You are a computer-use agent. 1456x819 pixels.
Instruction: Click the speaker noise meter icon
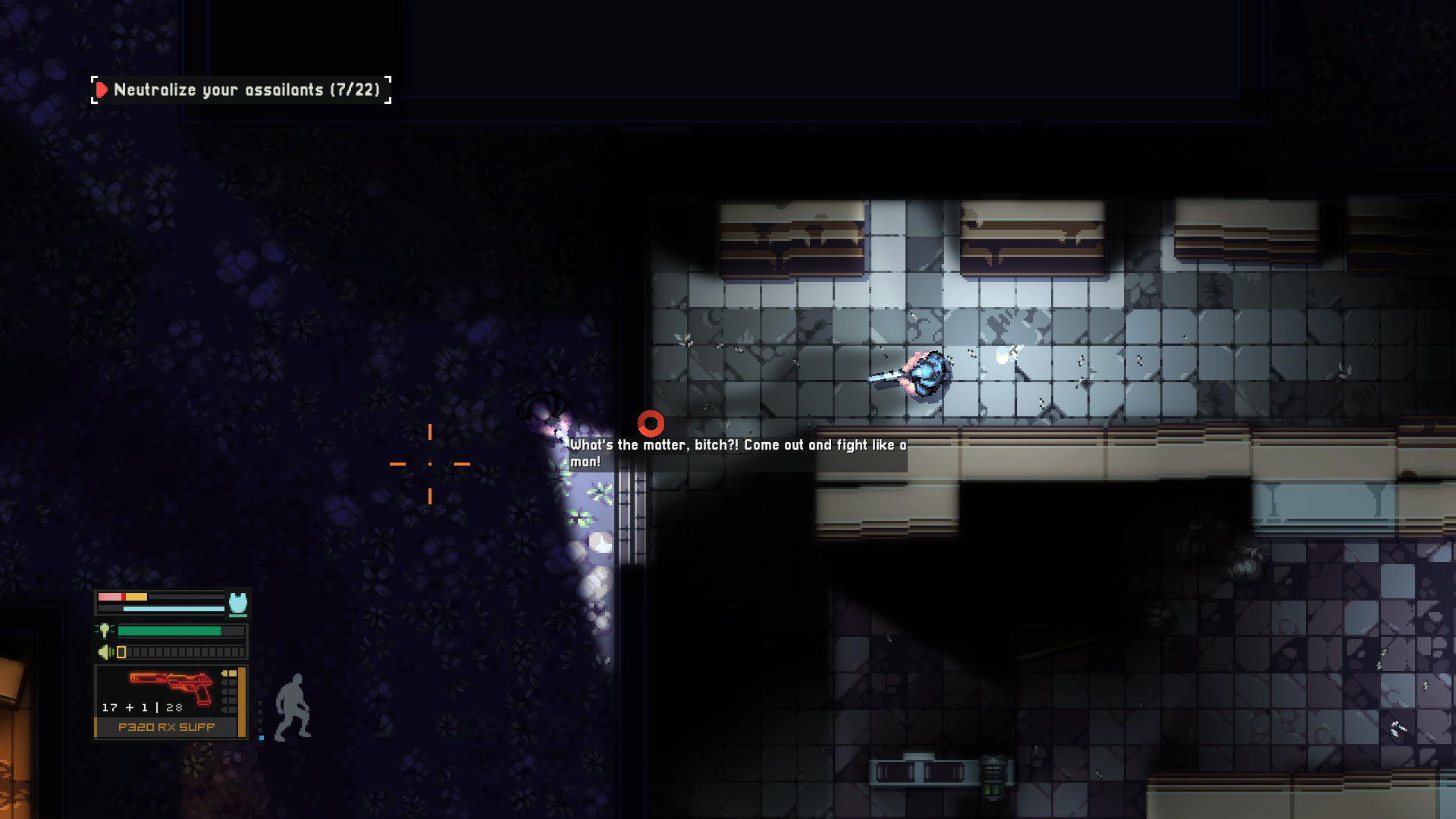tap(104, 651)
